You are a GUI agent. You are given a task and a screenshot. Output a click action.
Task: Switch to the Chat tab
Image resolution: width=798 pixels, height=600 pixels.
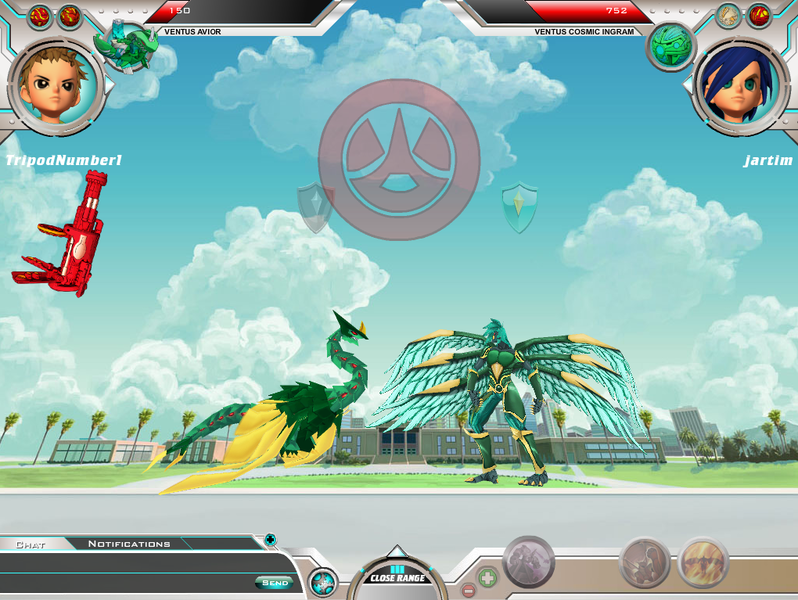(x=30, y=544)
